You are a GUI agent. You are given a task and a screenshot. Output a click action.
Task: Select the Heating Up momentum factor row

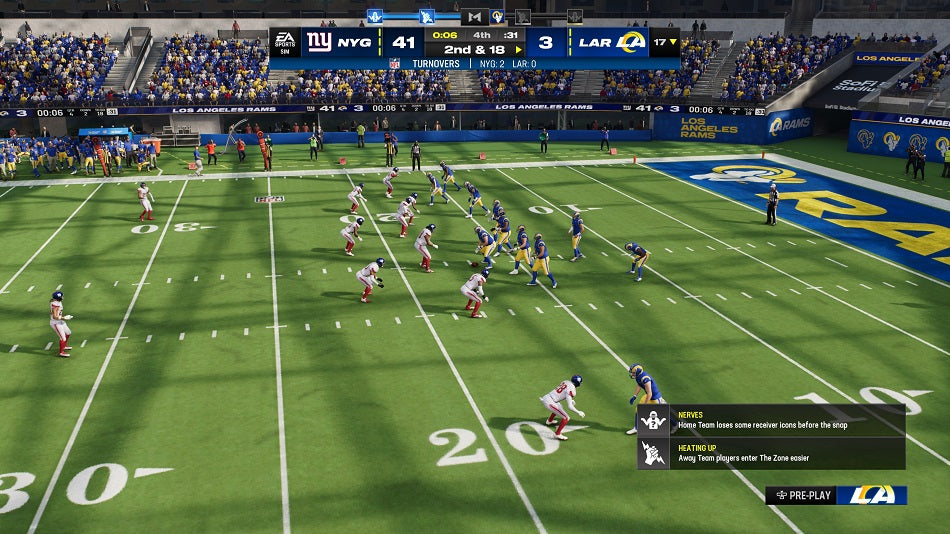[770, 453]
